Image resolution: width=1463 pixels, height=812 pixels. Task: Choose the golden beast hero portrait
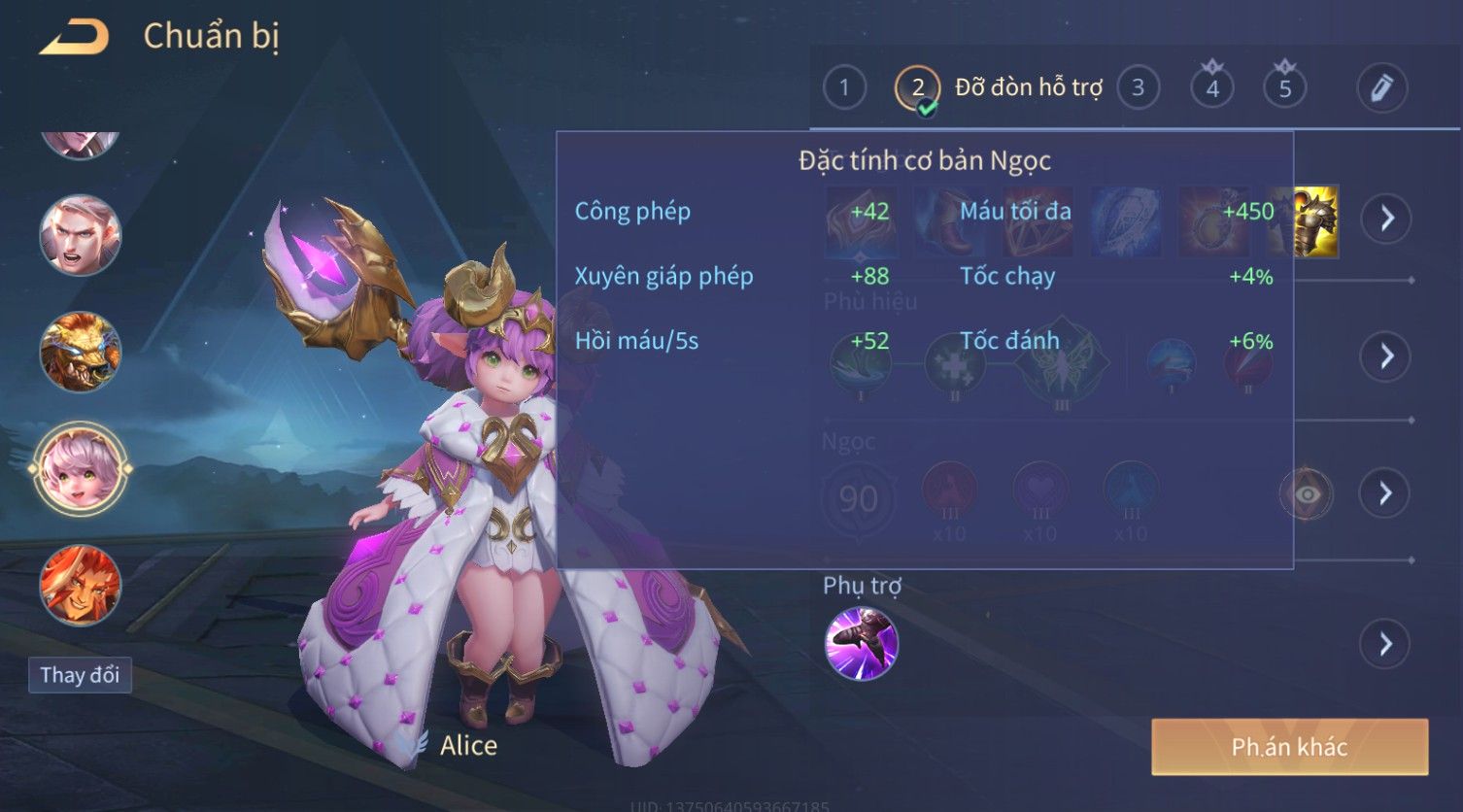click(x=81, y=352)
